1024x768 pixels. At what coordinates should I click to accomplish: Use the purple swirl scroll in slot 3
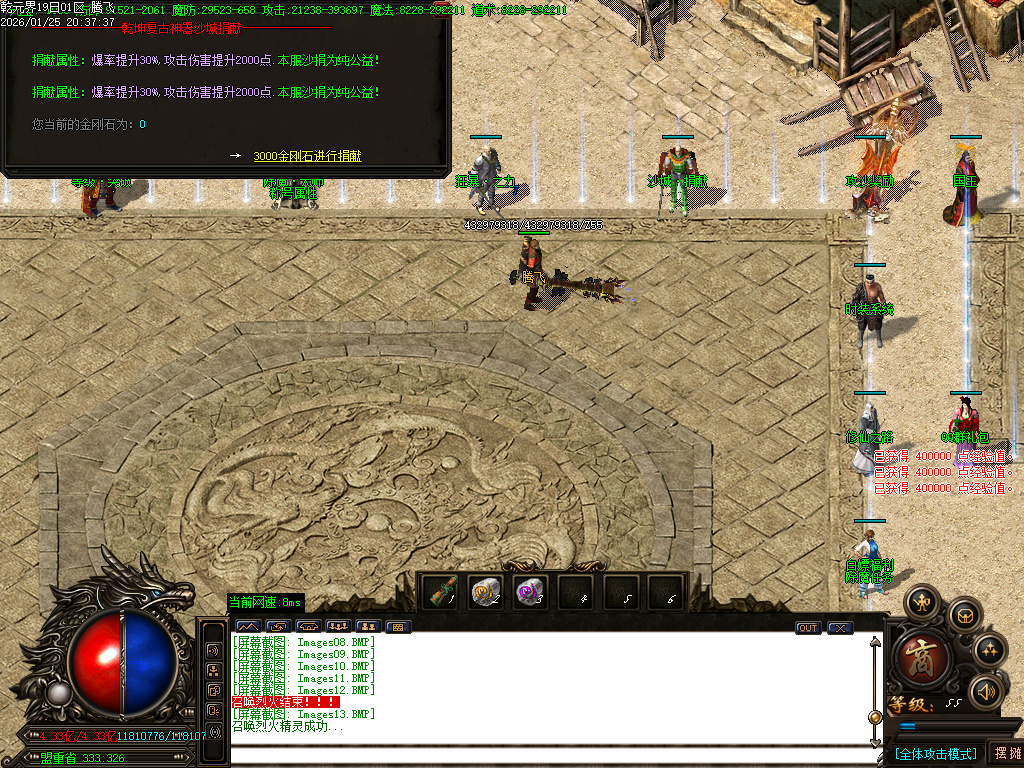[530, 592]
